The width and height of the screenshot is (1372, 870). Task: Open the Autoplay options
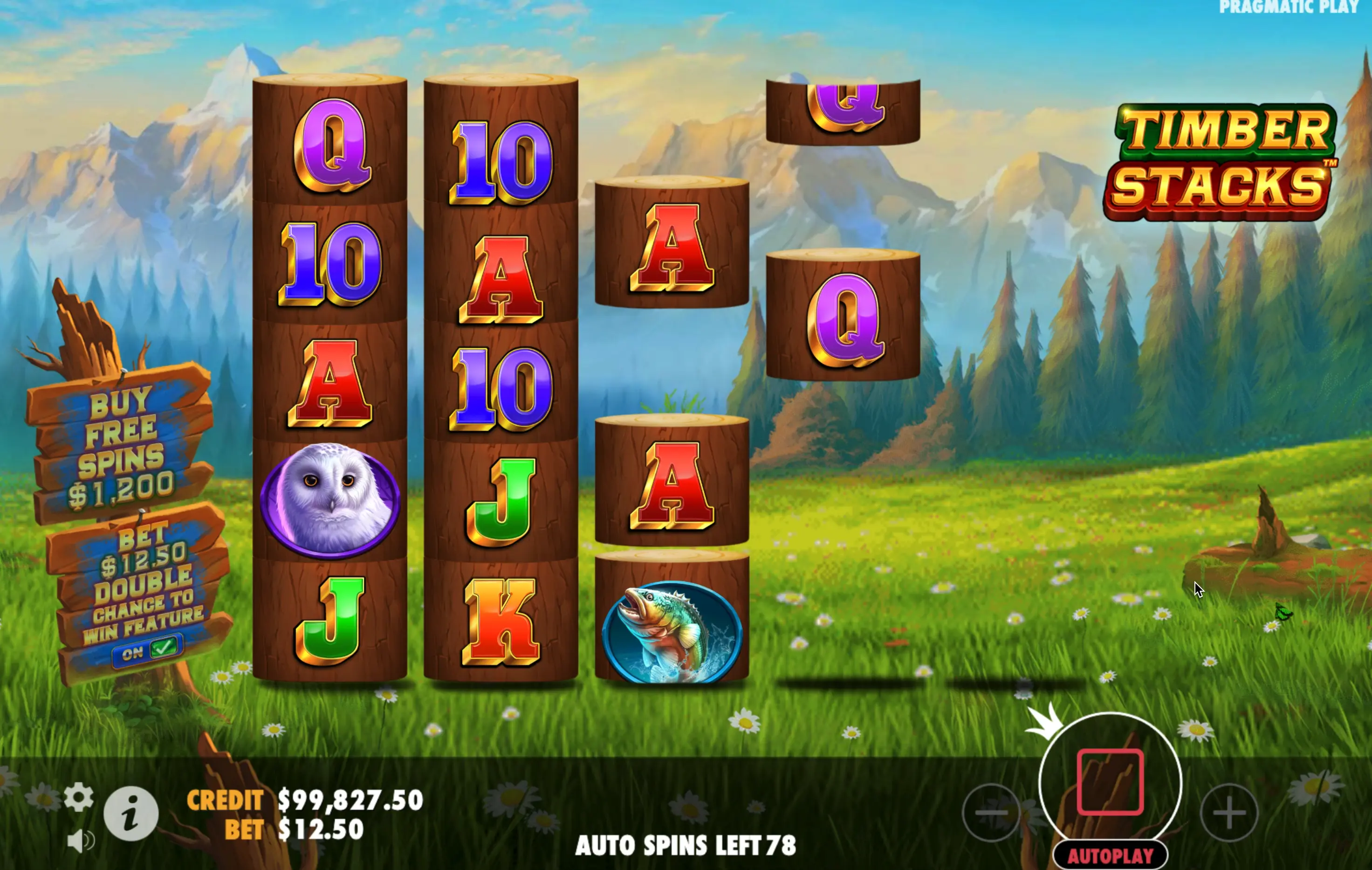[1110, 856]
